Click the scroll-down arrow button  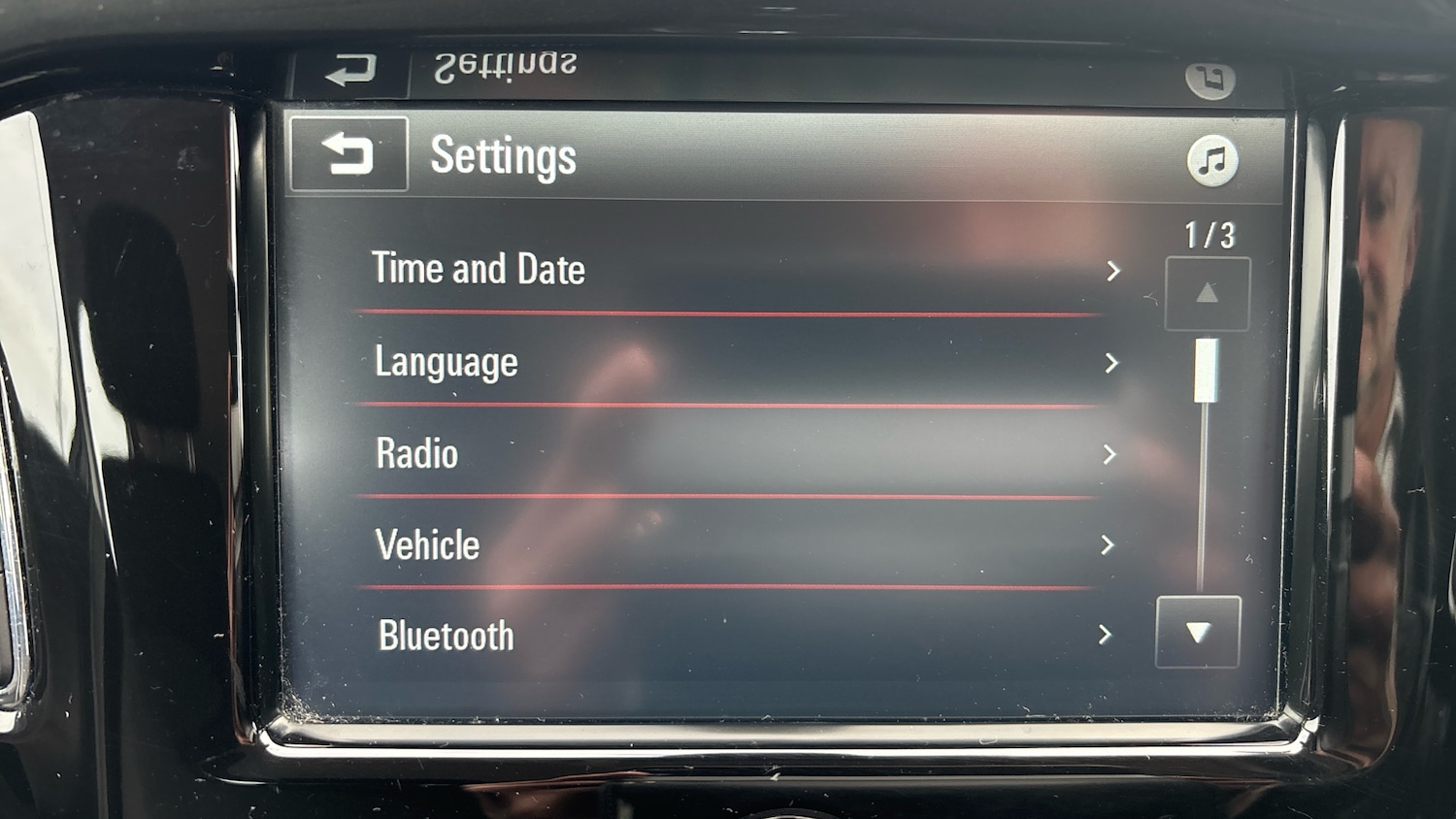pos(1198,633)
